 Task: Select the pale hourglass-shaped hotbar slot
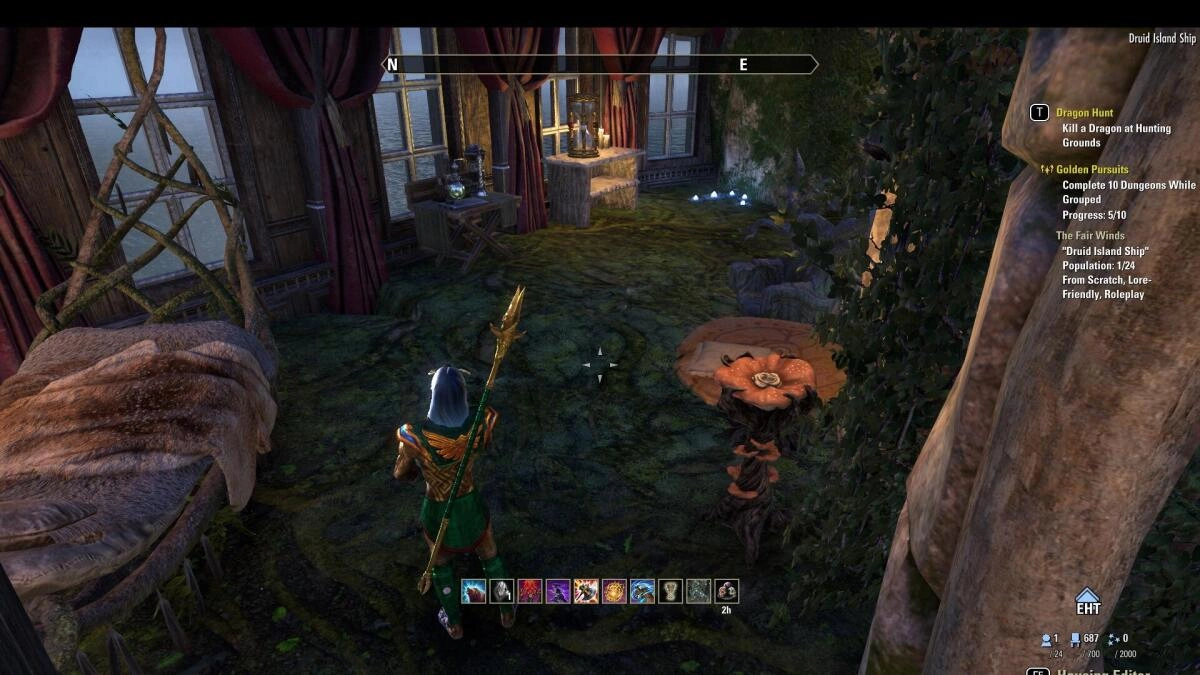pyautogui.click(x=670, y=591)
